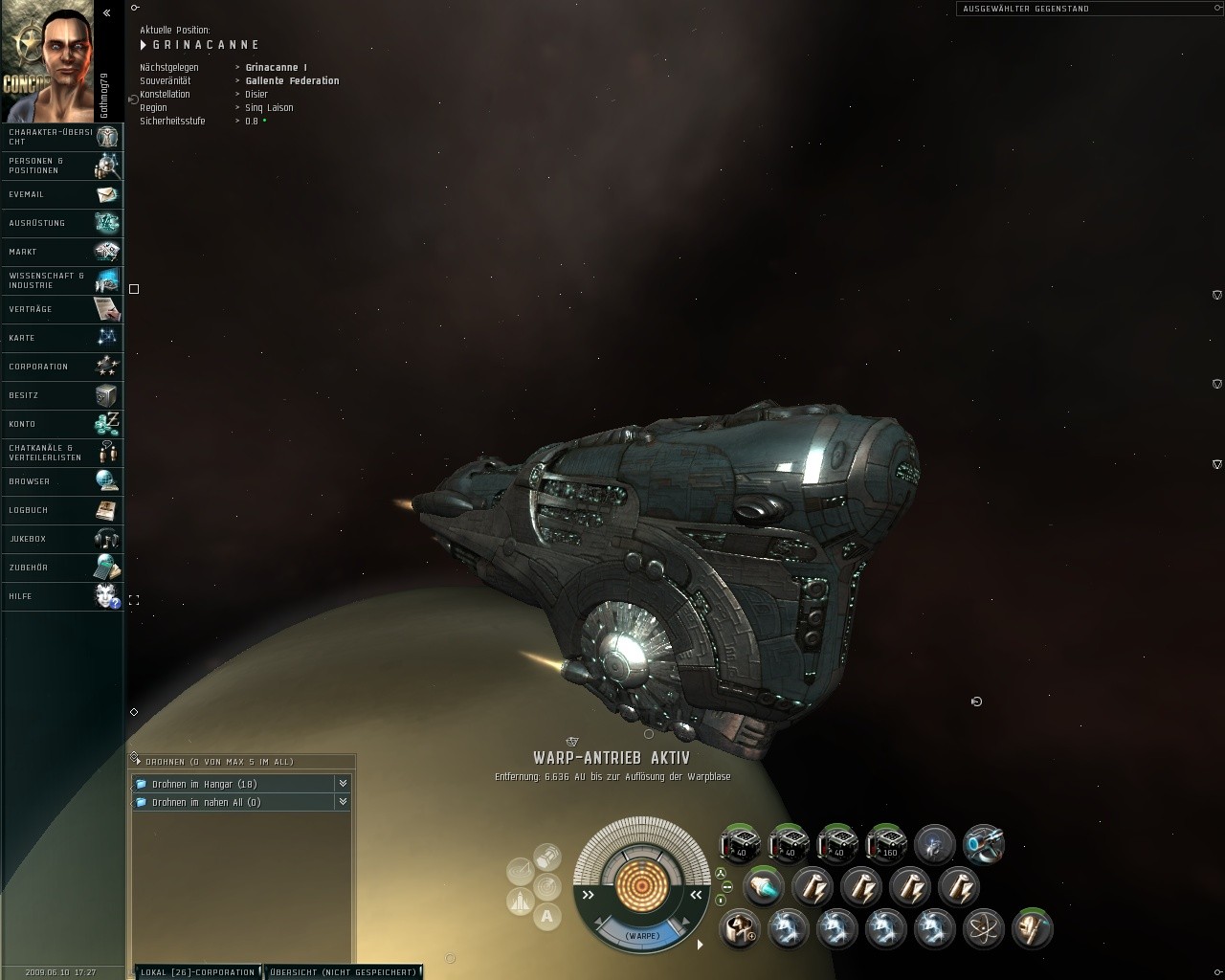Open the Markt window
The width and height of the screenshot is (1225, 980).
63,252
